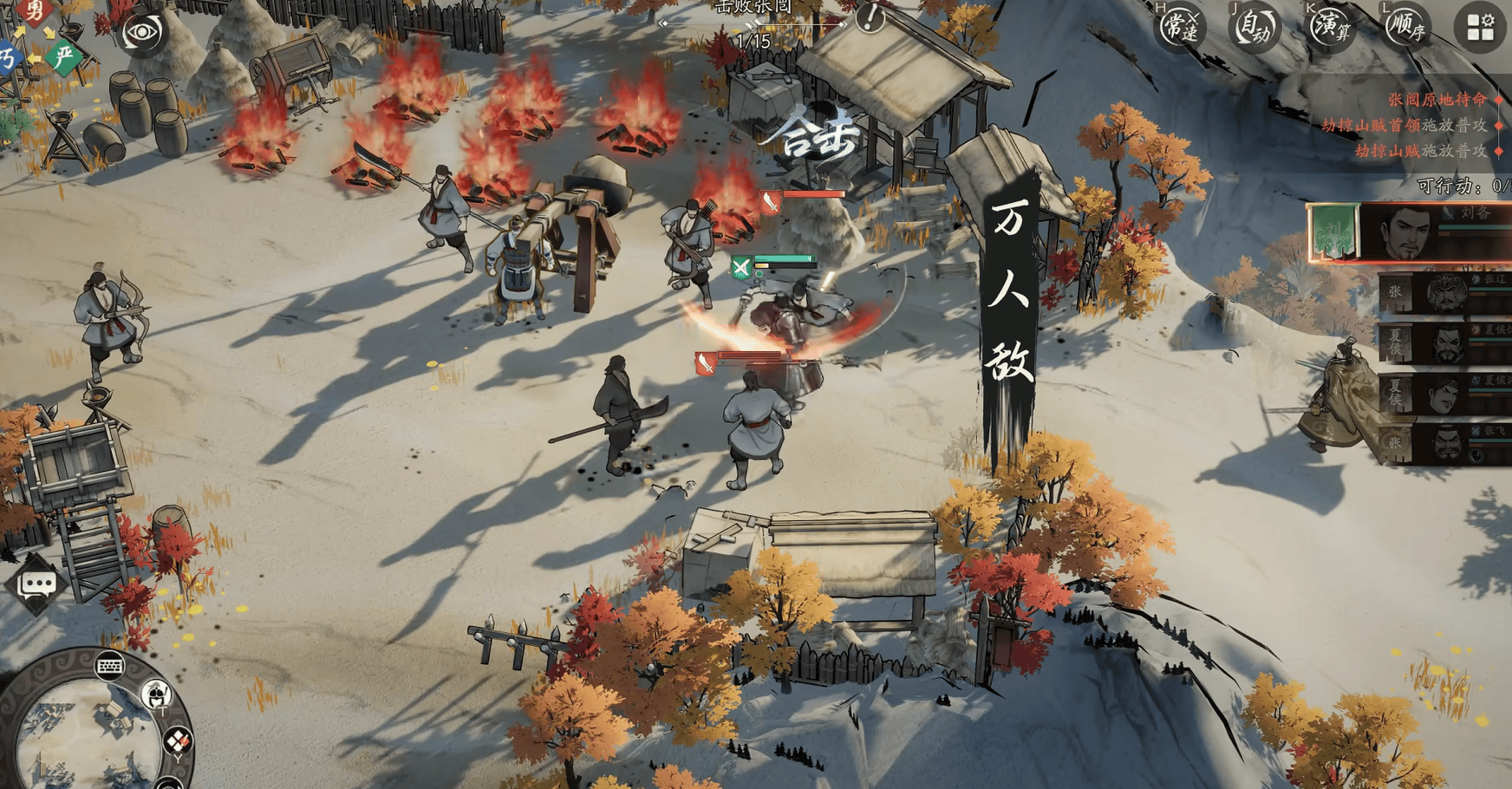Image resolution: width=1512 pixels, height=789 pixels.
Task: Click the 张闿原地待命 log entry
Action: pyautogui.click(x=1437, y=100)
